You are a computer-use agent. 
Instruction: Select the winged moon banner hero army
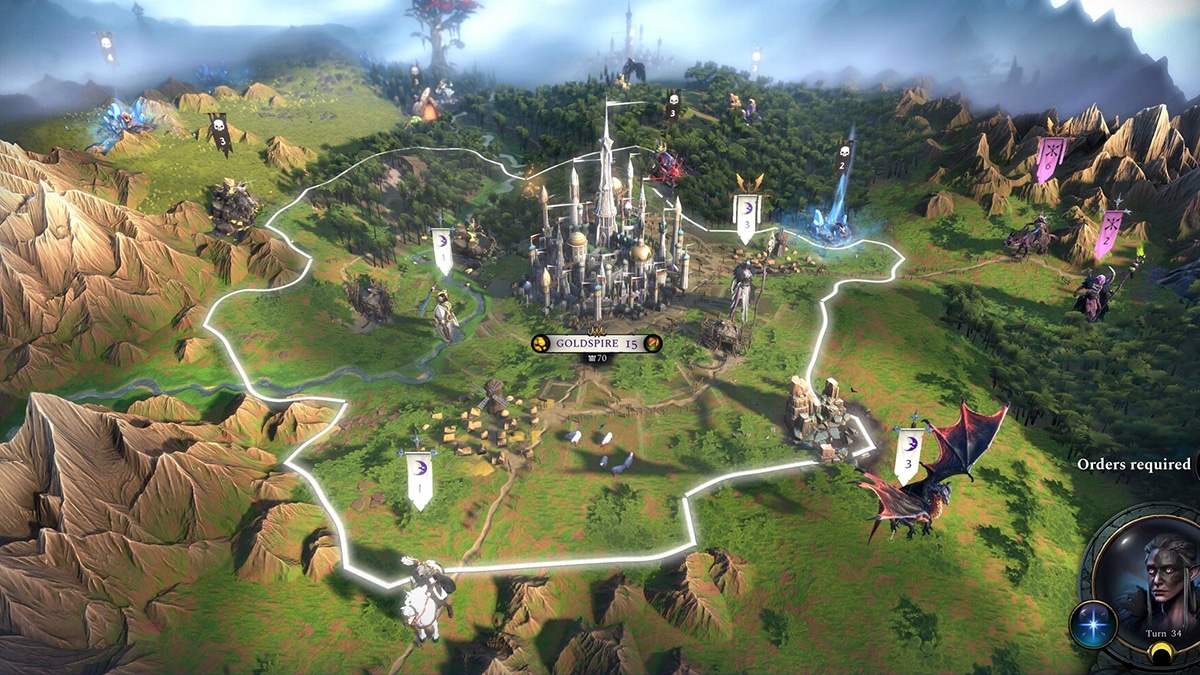(x=747, y=213)
